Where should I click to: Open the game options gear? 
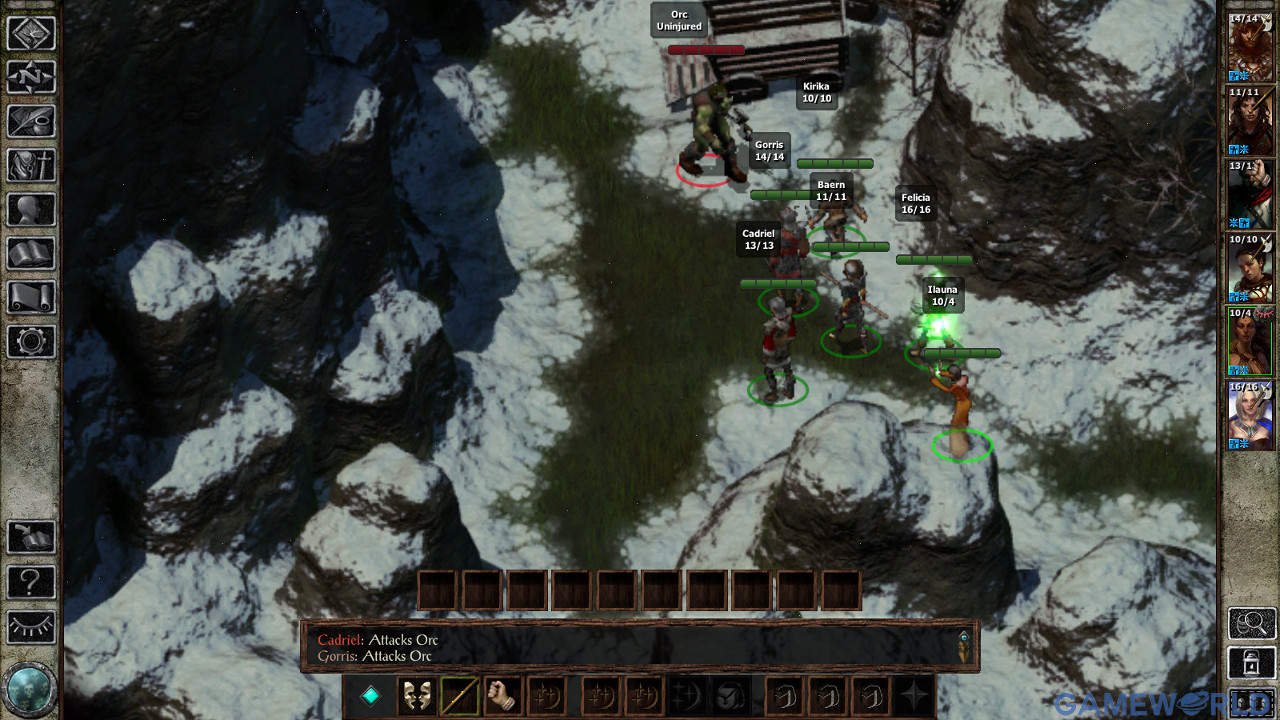coord(33,342)
